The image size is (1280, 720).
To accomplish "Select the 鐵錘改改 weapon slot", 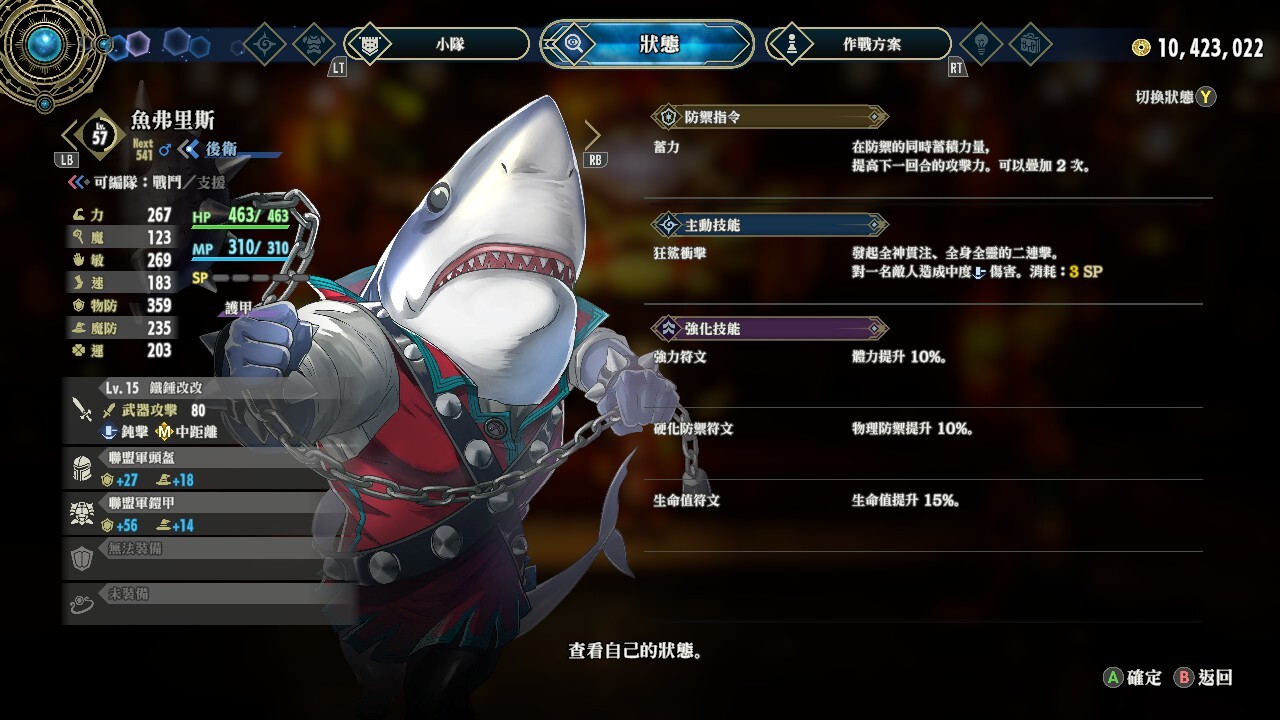I will (210, 410).
